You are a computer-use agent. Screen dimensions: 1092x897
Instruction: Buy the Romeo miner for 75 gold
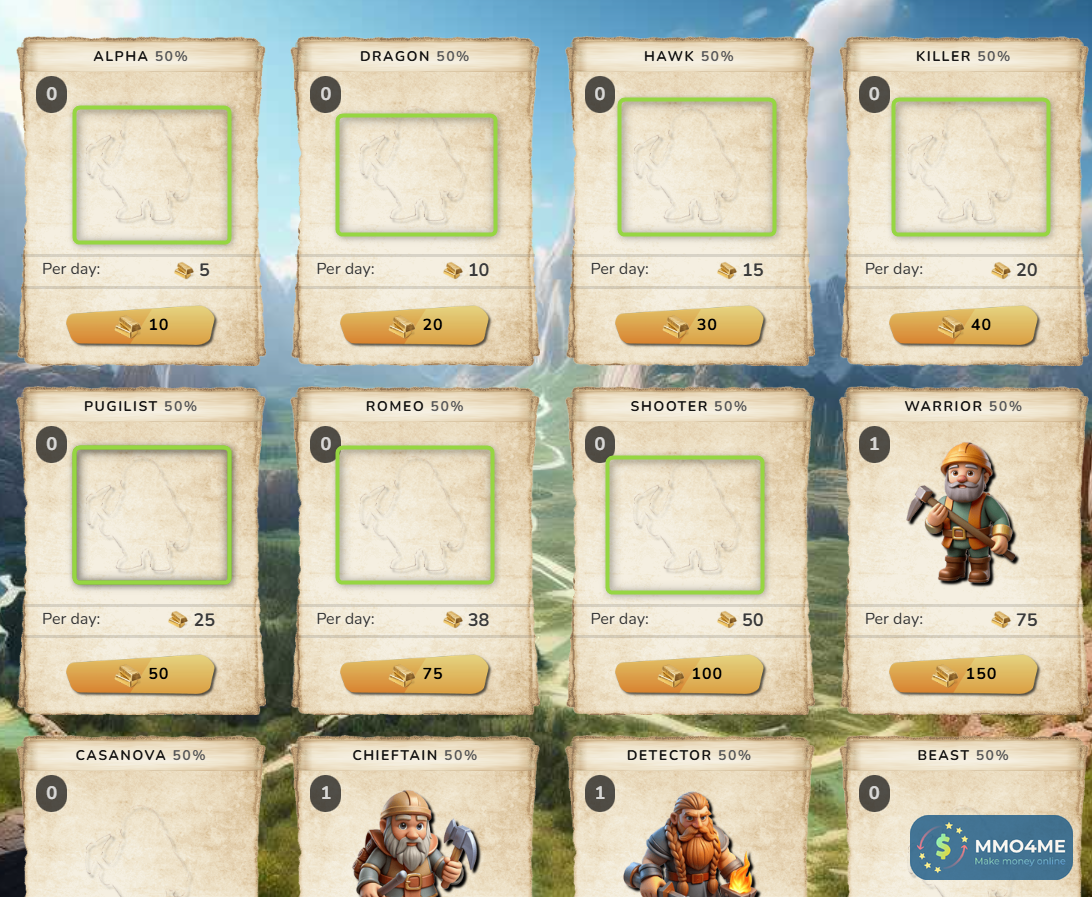click(415, 675)
